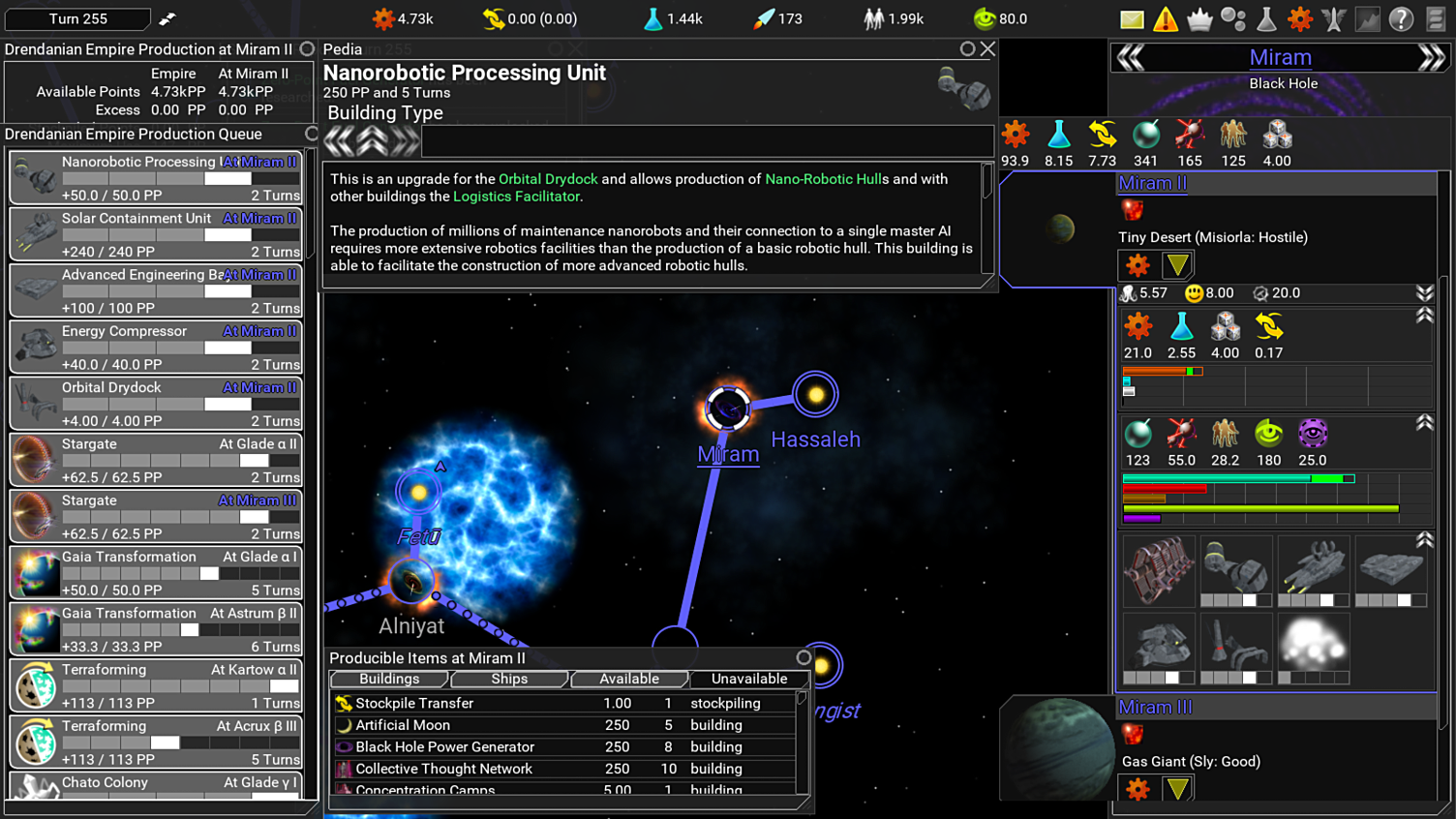Open the Production gear icon in top toolbar
Image resolution: width=1456 pixels, height=819 pixels.
pos(1300,18)
